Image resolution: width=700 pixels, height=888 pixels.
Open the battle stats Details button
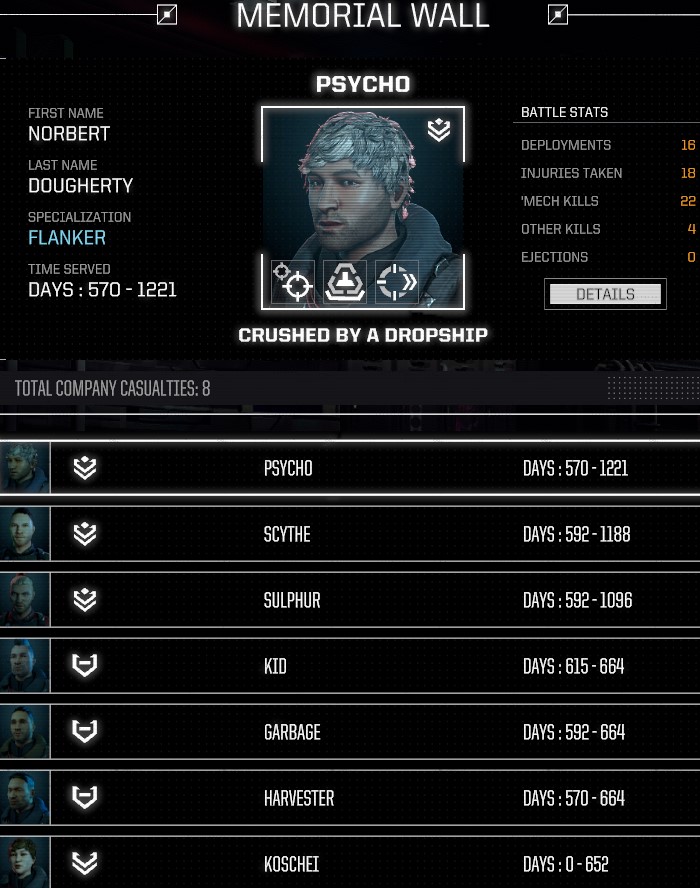point(605,294)
